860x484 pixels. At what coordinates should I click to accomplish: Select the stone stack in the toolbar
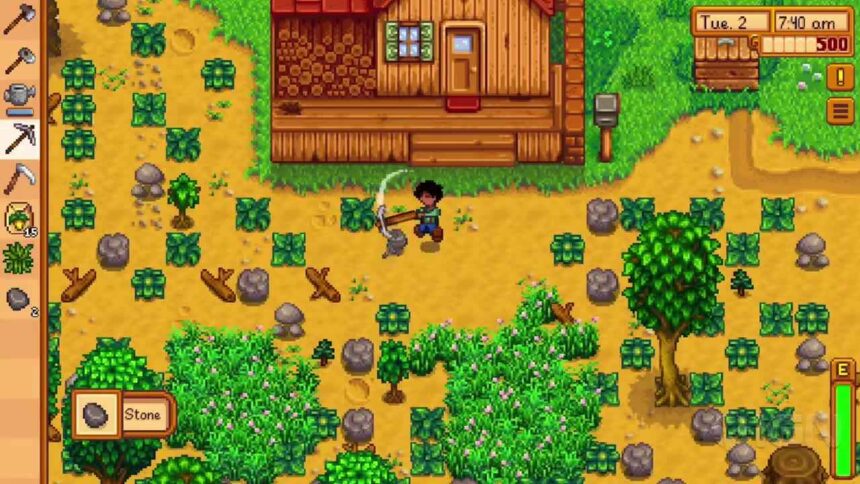pos(18,298)
